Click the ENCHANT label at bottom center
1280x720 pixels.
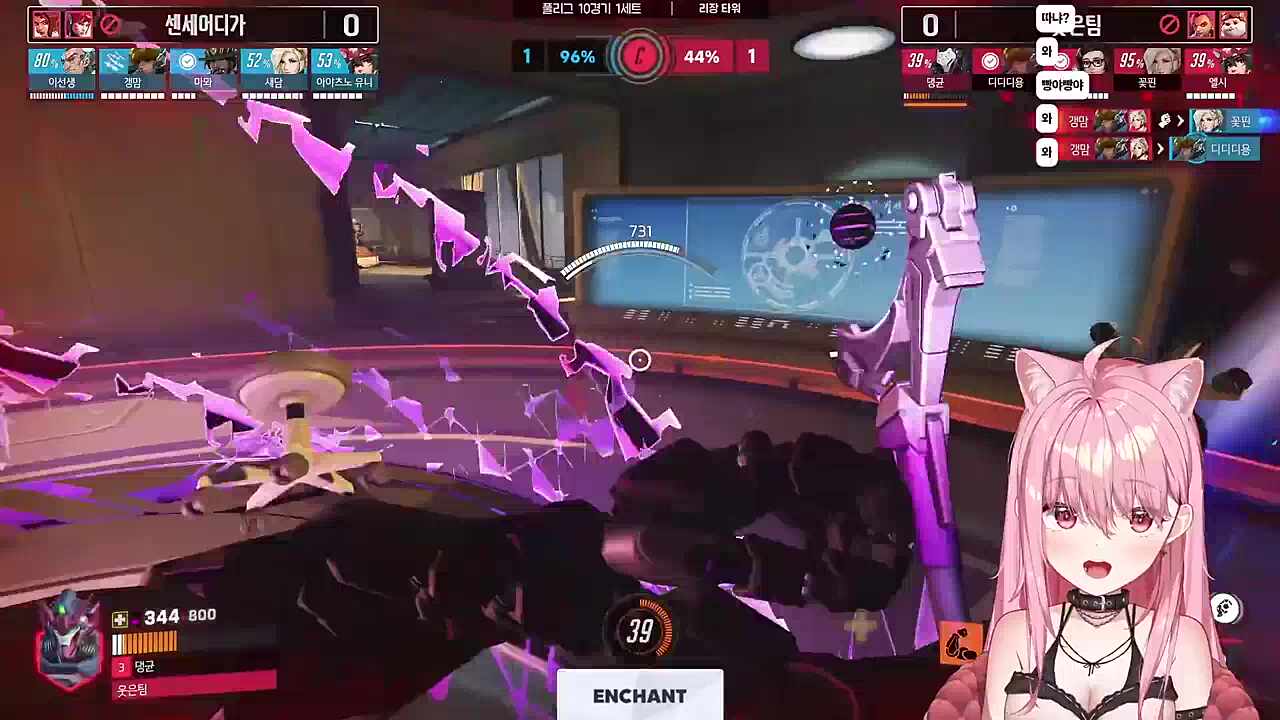point(640,696)
